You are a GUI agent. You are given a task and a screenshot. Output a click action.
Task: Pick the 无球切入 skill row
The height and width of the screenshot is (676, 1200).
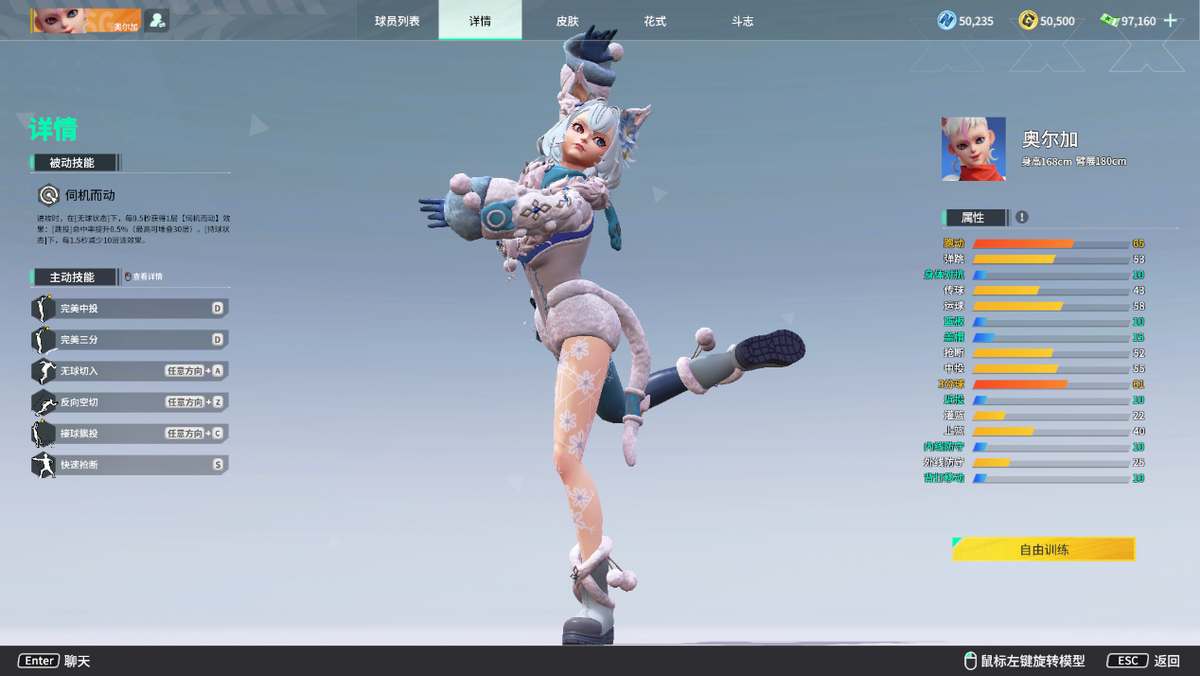click(x=130, y=371)
